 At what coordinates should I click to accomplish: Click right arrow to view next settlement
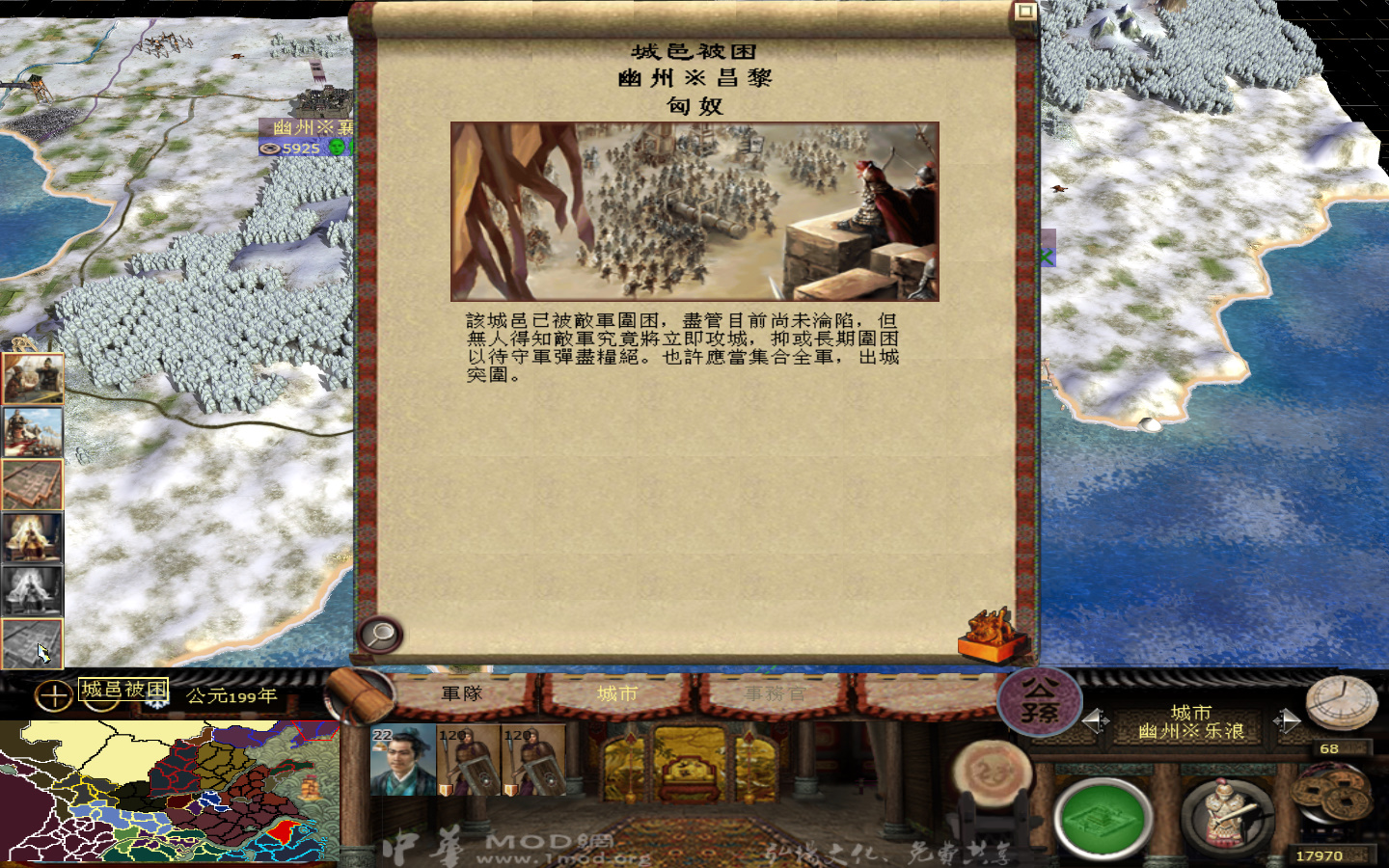click(x=1287, y=719)
